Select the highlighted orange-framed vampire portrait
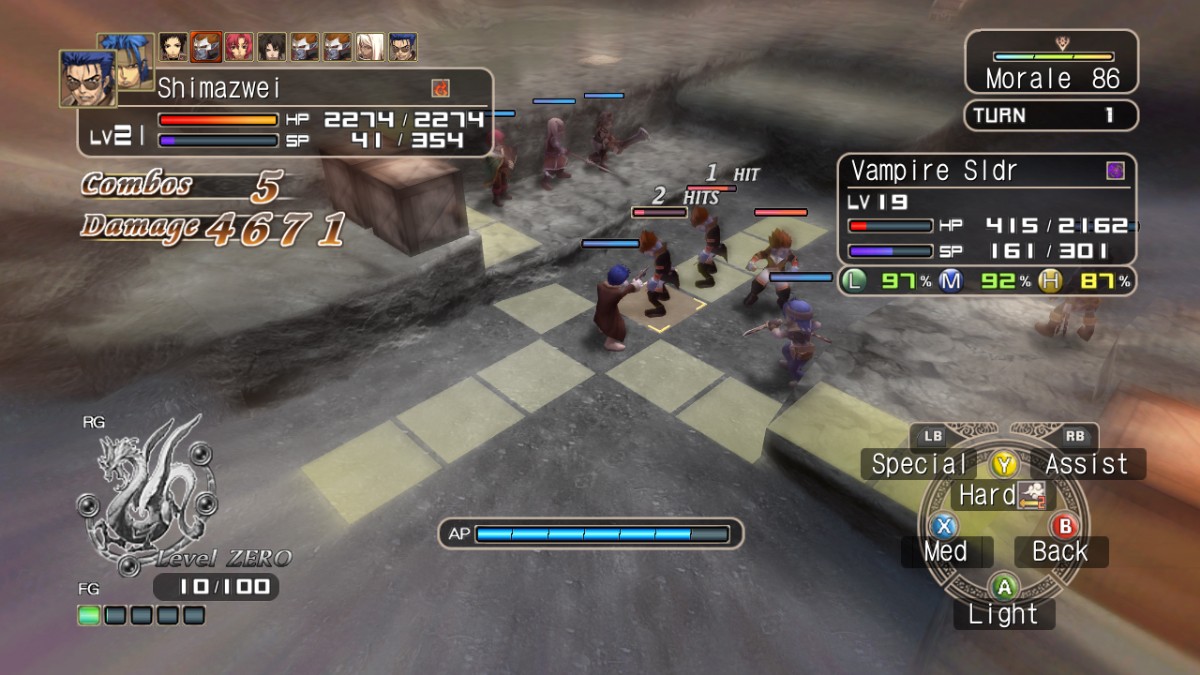The width and height of the screenshot is (1200, 675). point(206,47)
